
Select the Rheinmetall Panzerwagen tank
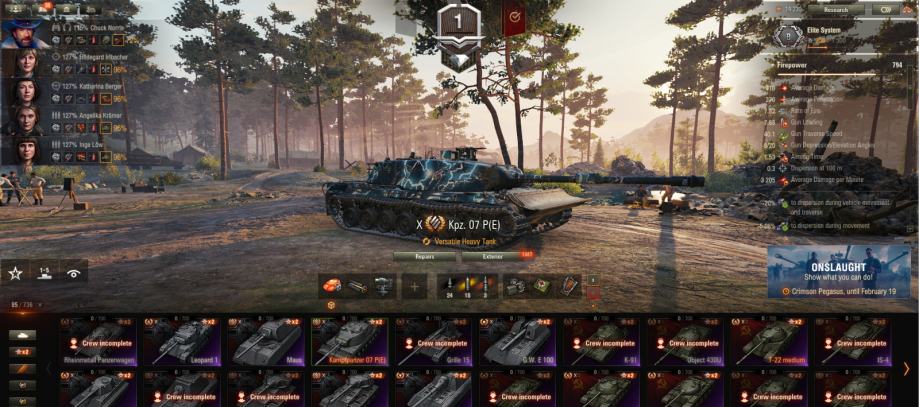point(99,341)
